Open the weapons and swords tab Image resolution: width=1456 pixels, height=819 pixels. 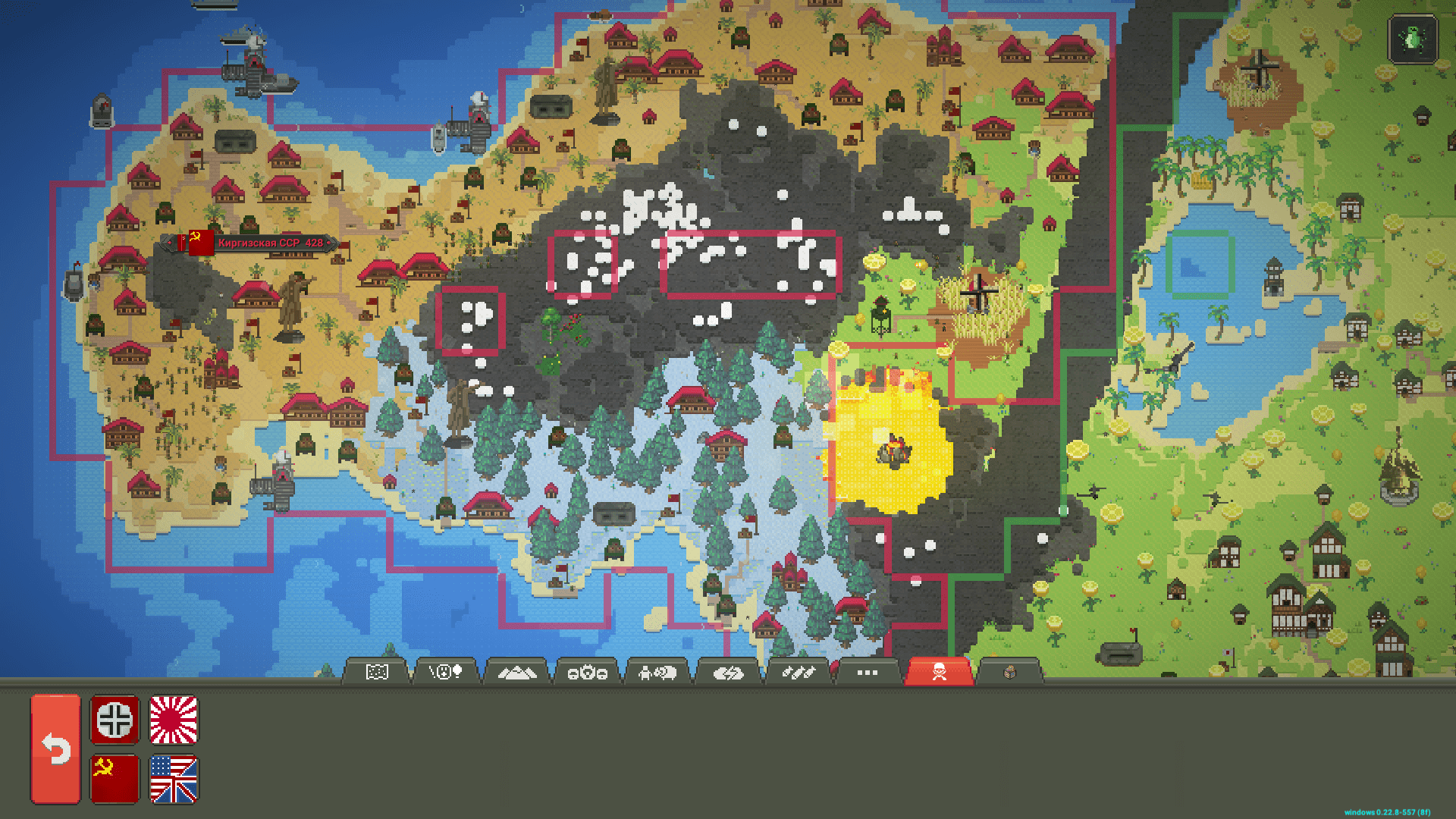click(x=799, y=670)
